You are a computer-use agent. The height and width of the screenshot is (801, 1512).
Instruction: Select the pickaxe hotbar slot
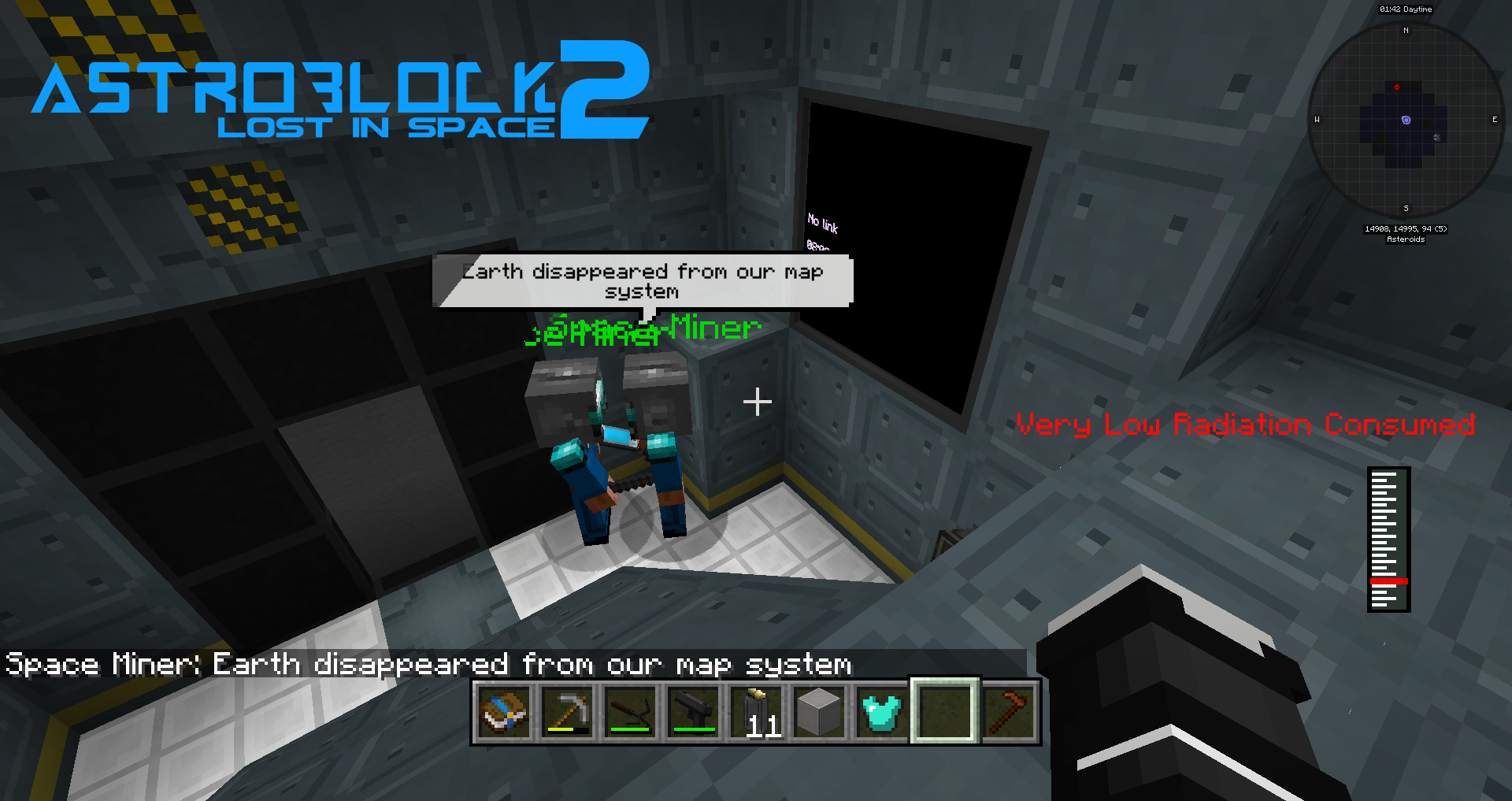tap(567, 711)
